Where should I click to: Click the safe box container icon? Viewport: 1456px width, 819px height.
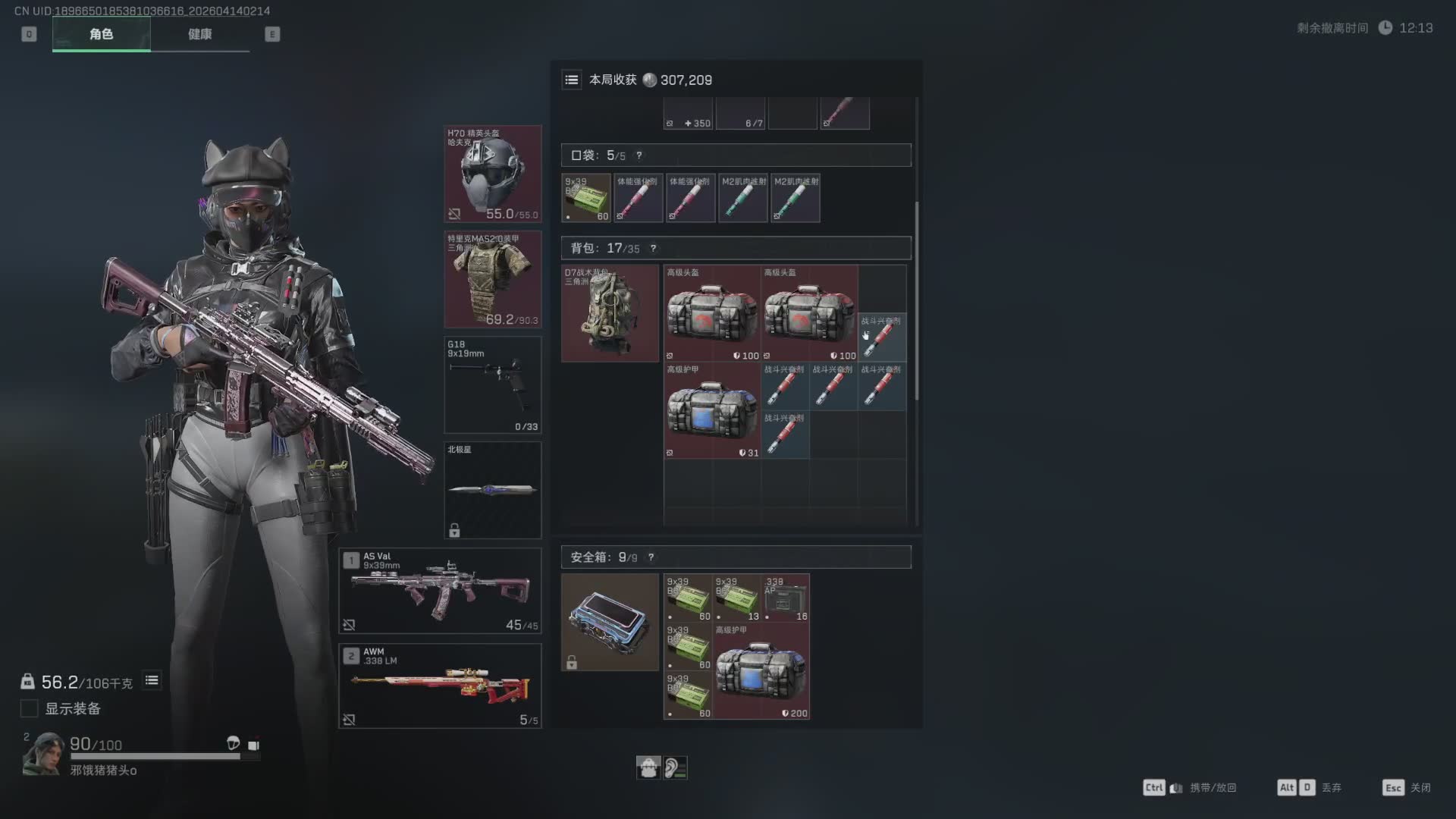coord(610,622)
